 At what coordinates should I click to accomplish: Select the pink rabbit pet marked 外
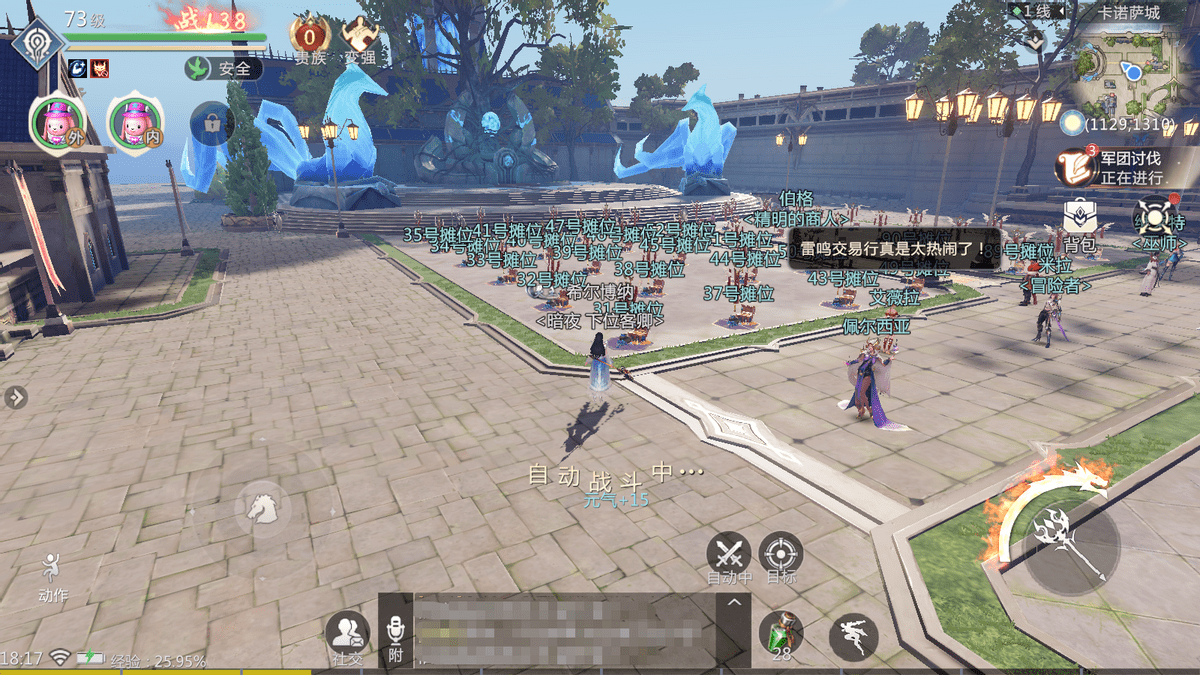(x=55, y=123)
